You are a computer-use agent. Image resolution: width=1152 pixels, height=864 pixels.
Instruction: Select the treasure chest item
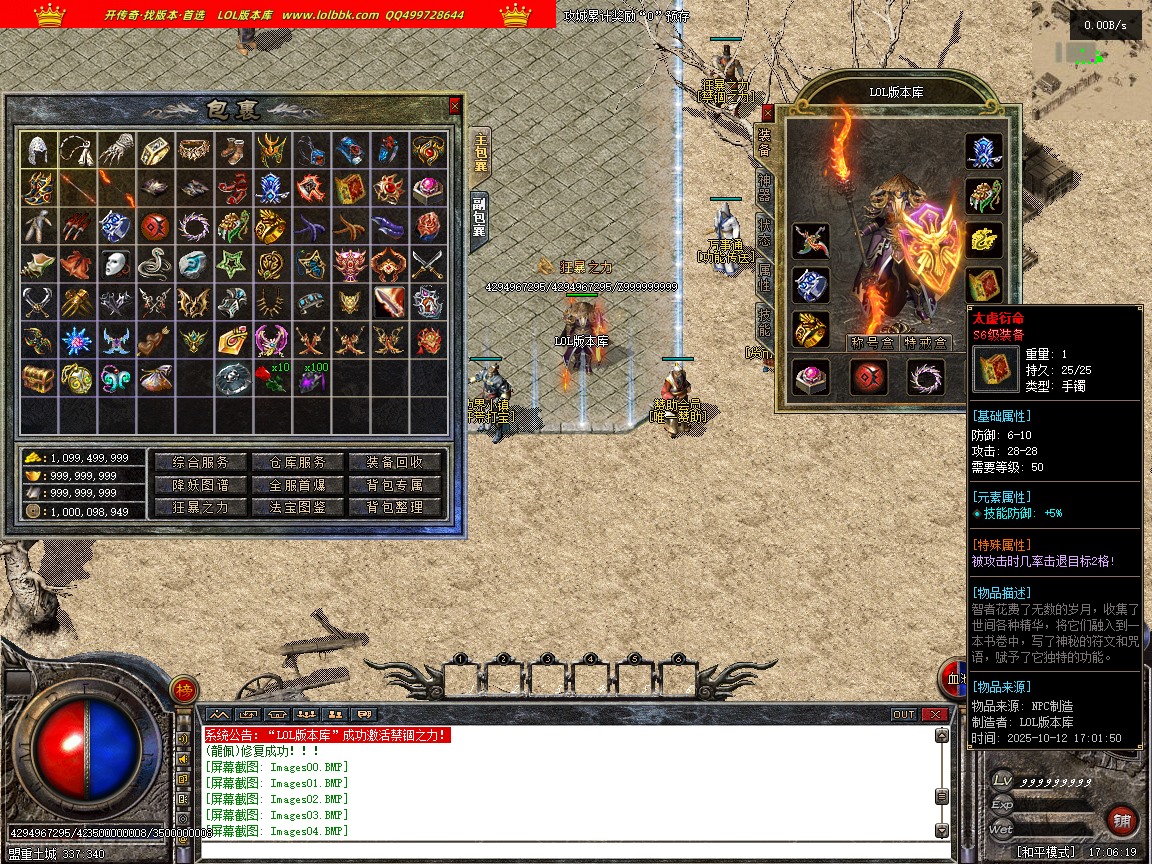[40, 378]
